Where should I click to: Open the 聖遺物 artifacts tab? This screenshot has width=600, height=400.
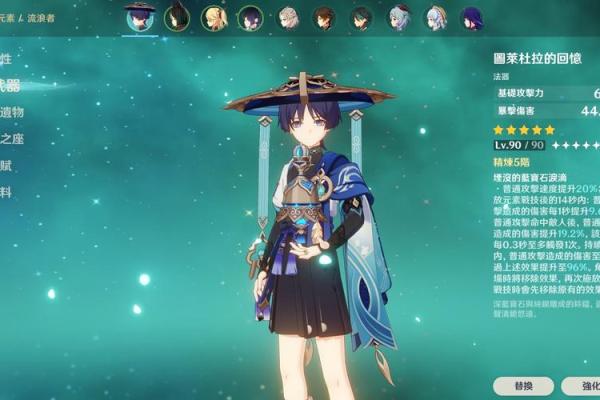11,112
